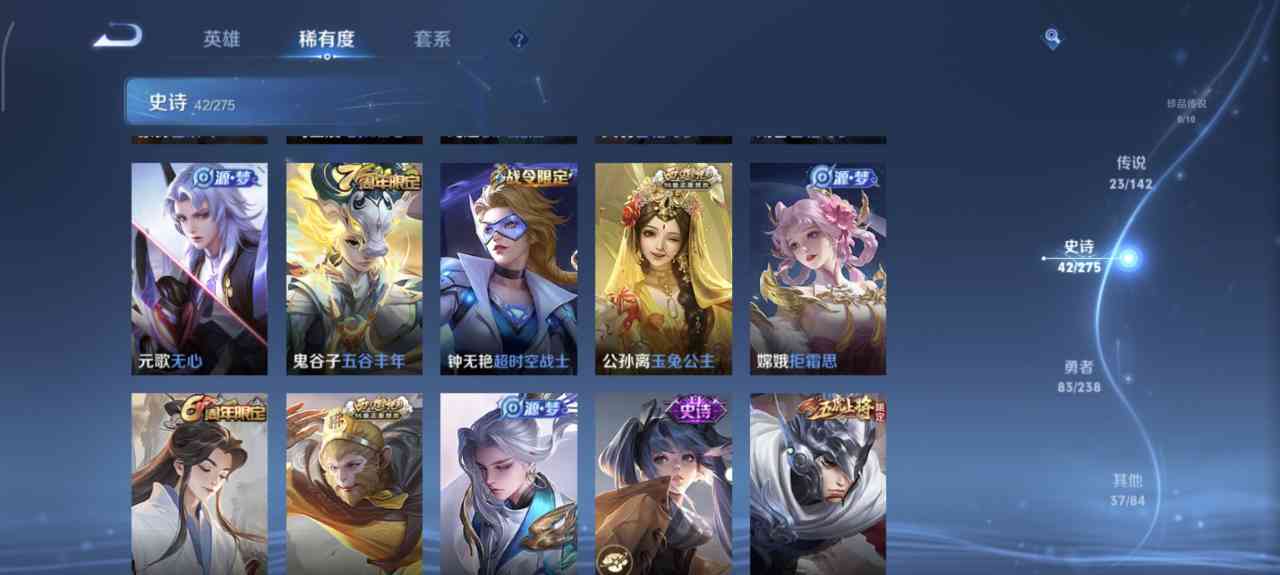1280x575 pixels.
Task: Select the 稀有度 tab
Action: (326, 40)
